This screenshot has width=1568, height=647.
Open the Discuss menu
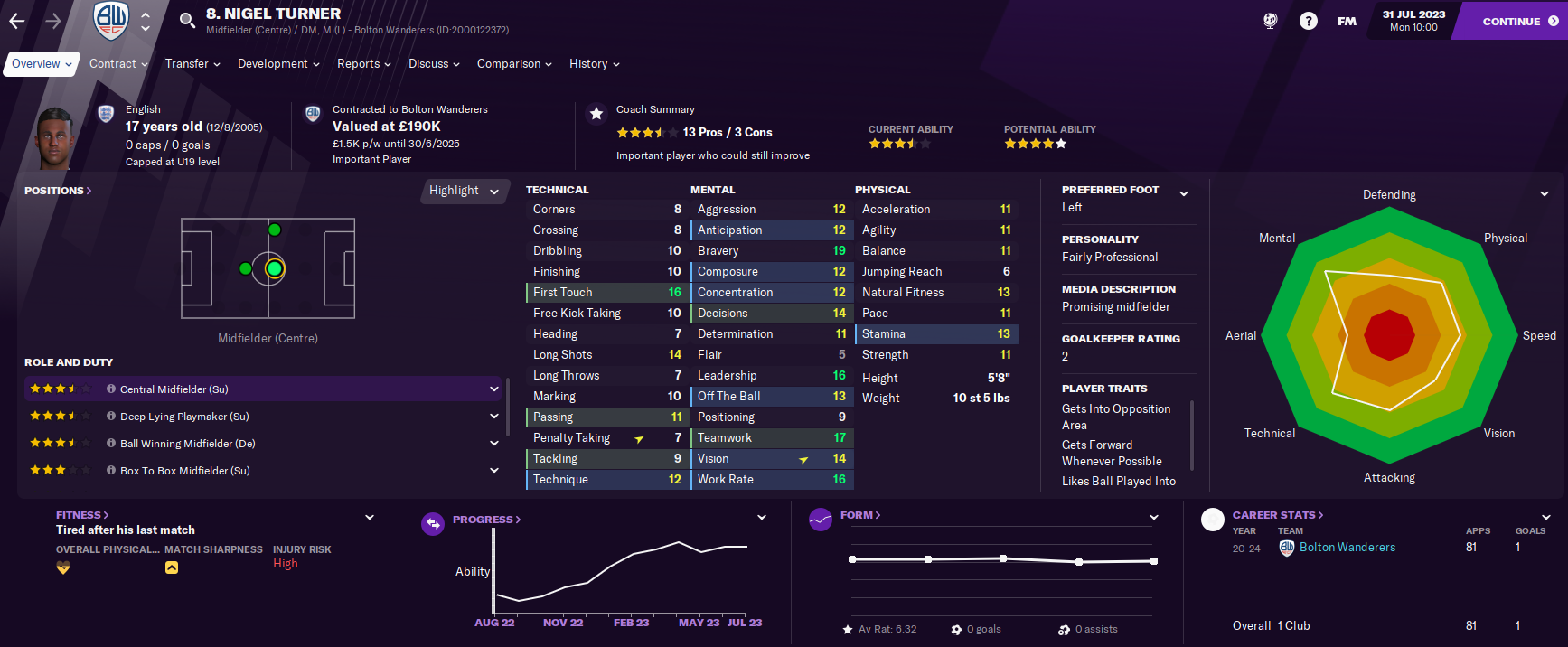(x=434, y=64)
